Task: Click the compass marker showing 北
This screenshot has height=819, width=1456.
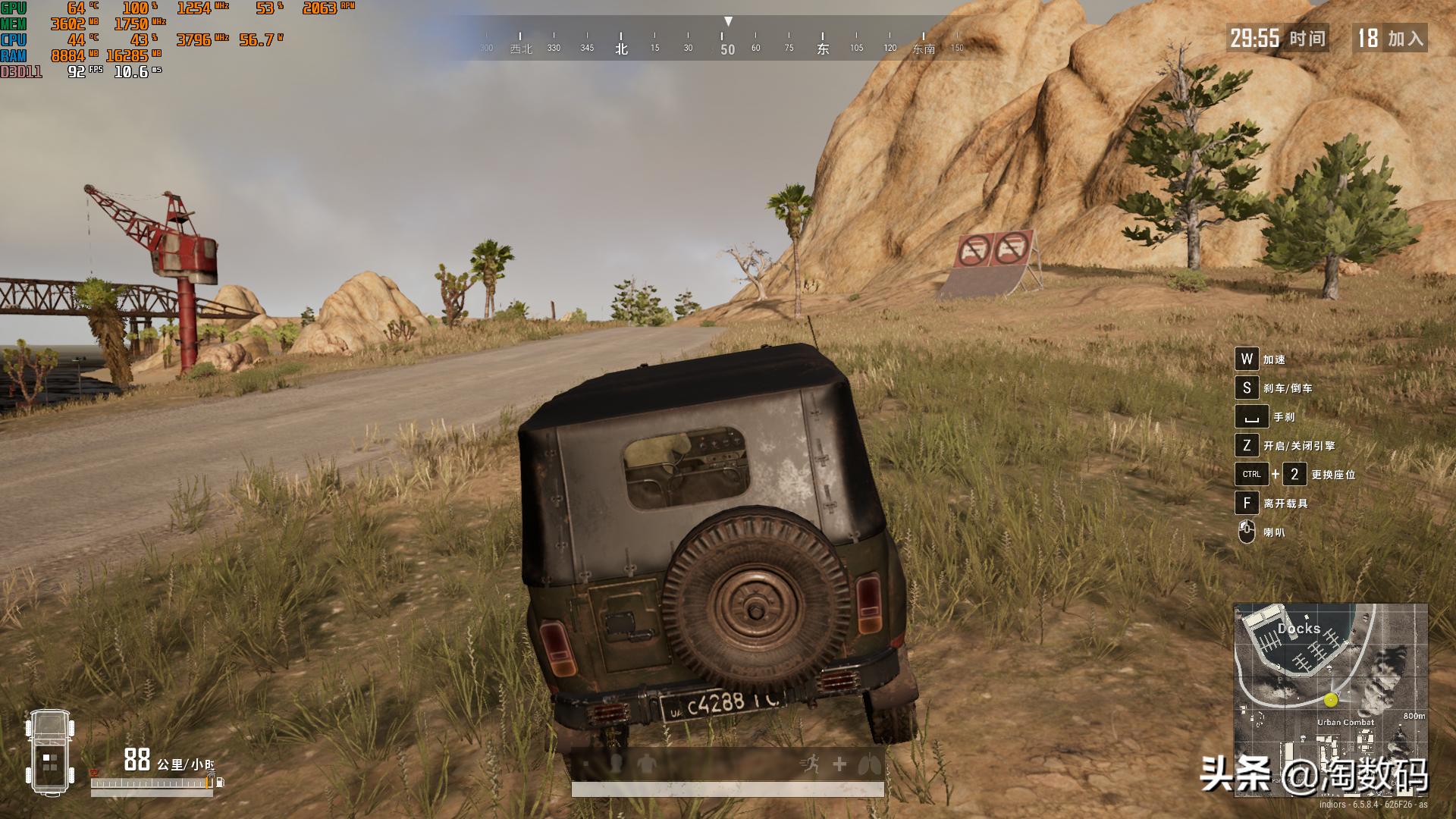Action: 622,47
